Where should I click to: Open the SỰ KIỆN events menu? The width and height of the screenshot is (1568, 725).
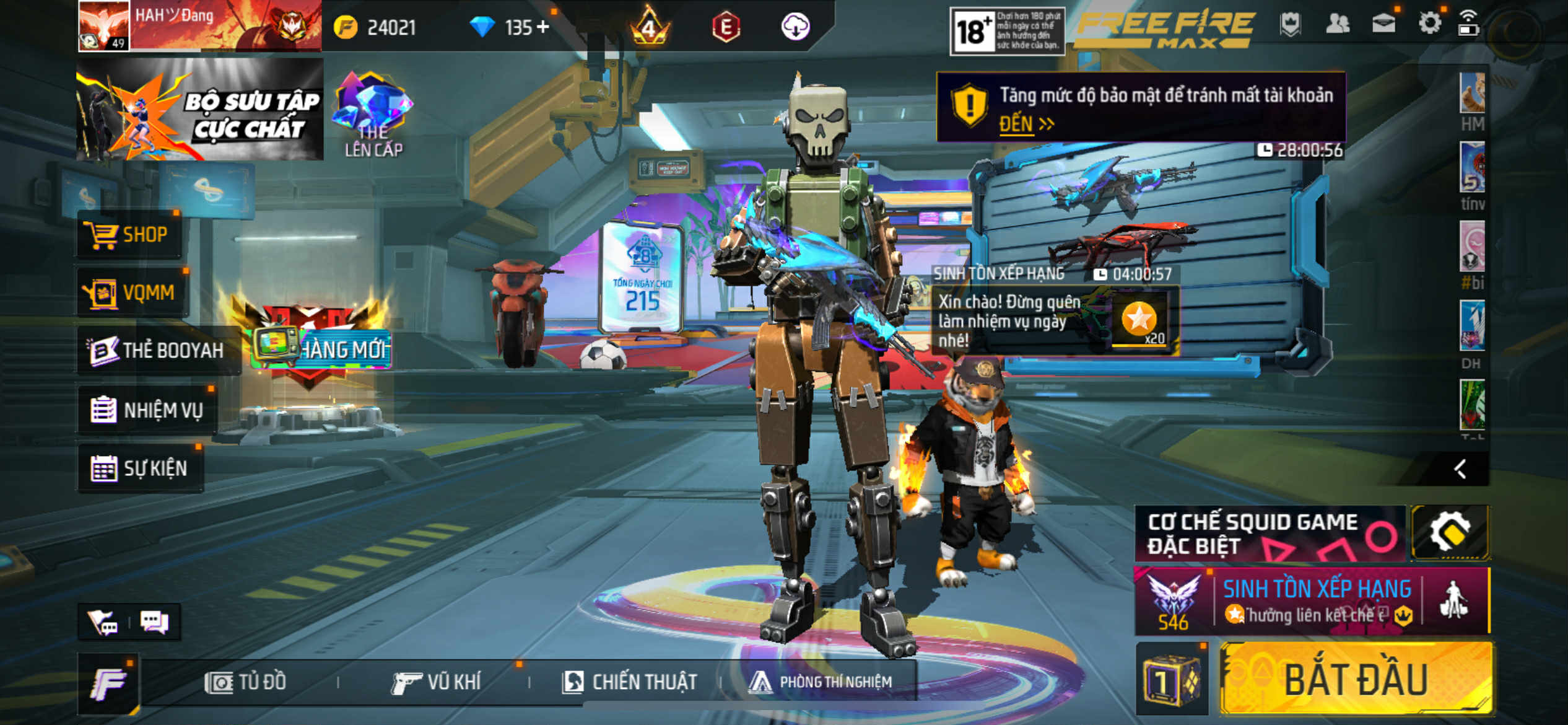pyautogui.click(x=140, y=468)
